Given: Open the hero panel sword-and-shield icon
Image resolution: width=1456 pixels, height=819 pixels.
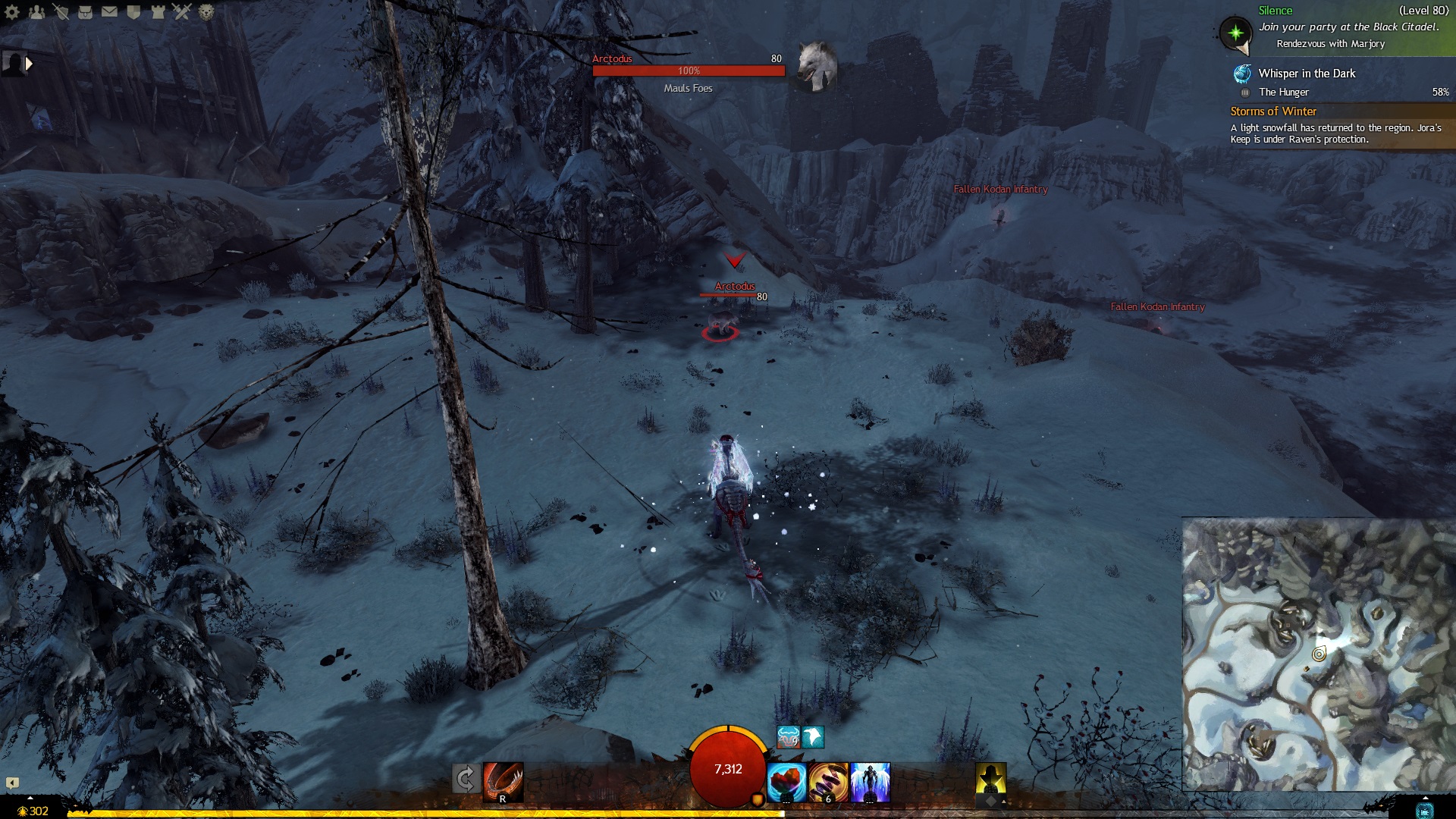Looking at the screenshot, I should pos(61,11).
